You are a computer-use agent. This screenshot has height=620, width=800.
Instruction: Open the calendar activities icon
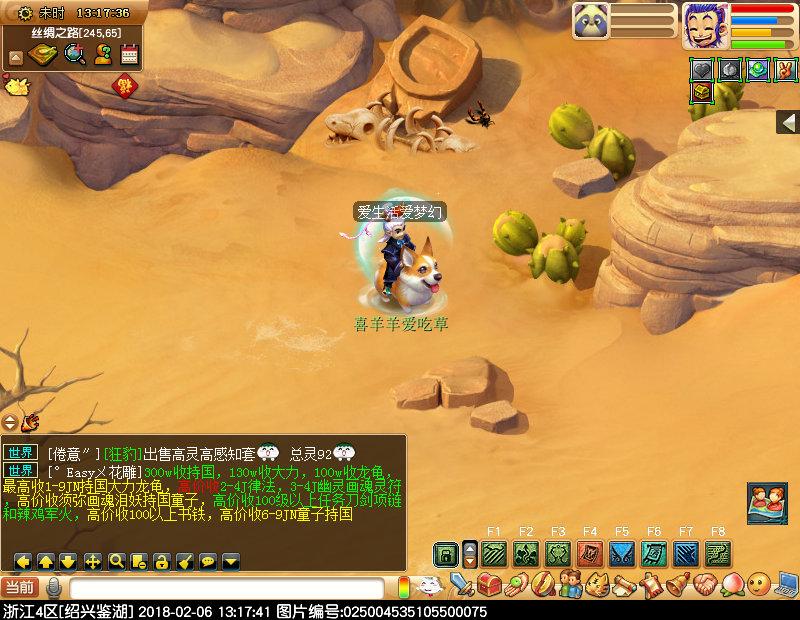tap(129, 55)
